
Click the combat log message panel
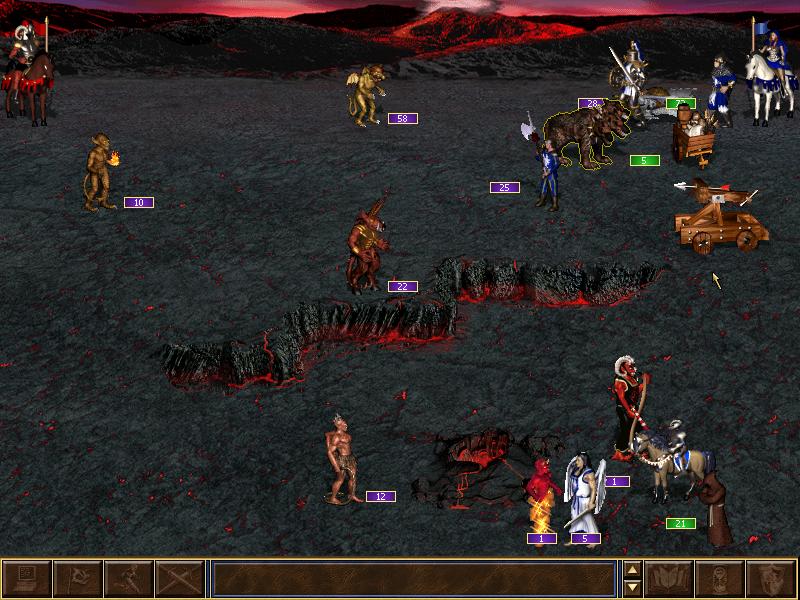[413, 579]
